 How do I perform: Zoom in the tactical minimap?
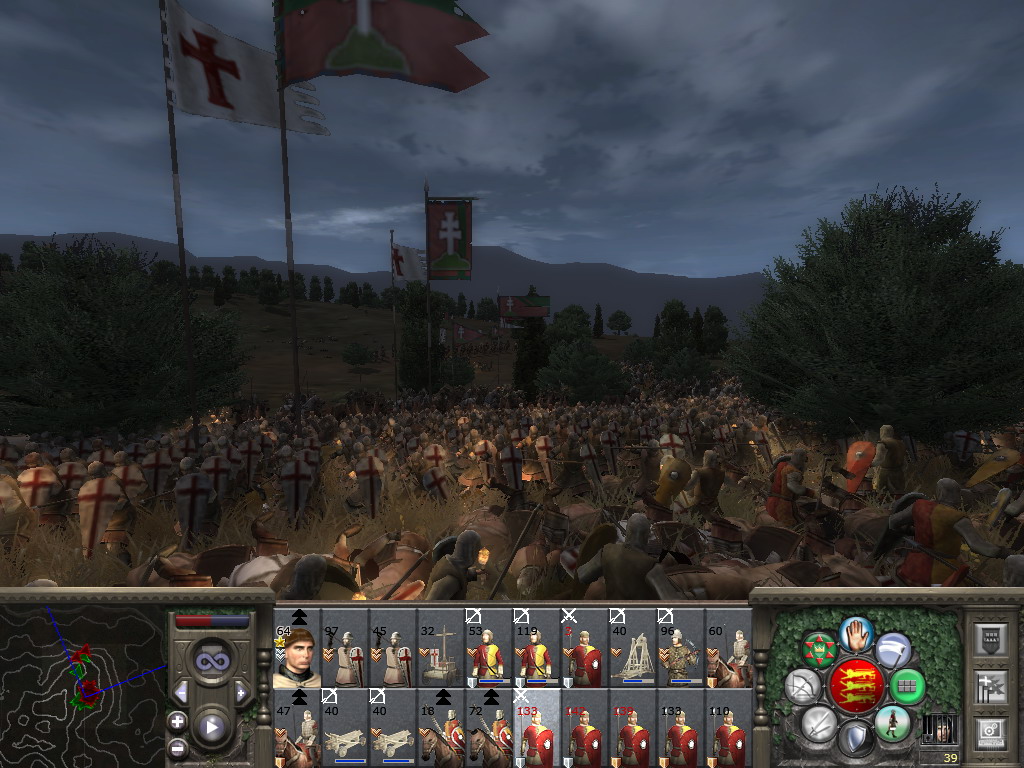point(177,721)
